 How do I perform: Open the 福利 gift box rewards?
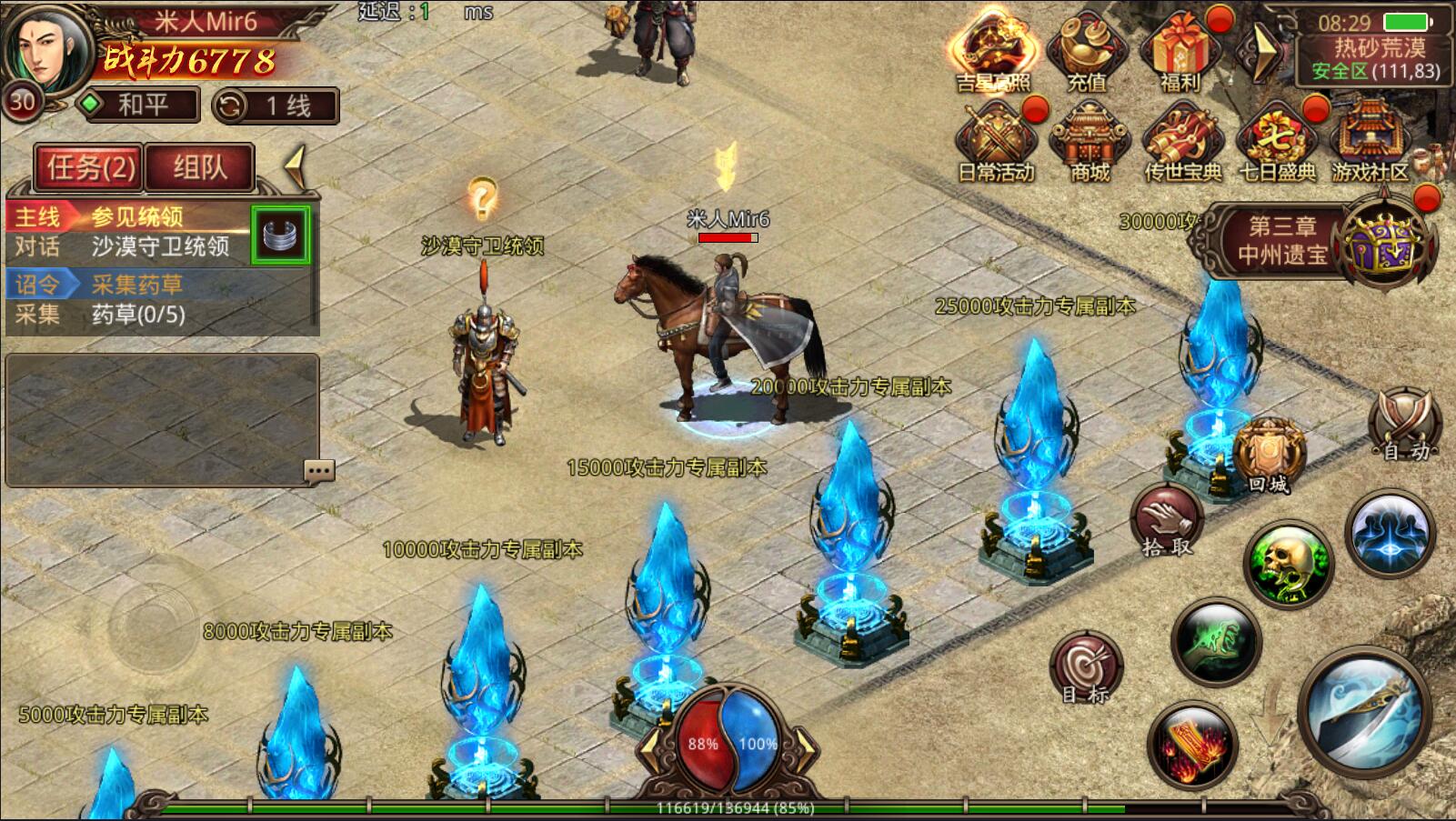pyautogui.click(x=1180, y=53)
